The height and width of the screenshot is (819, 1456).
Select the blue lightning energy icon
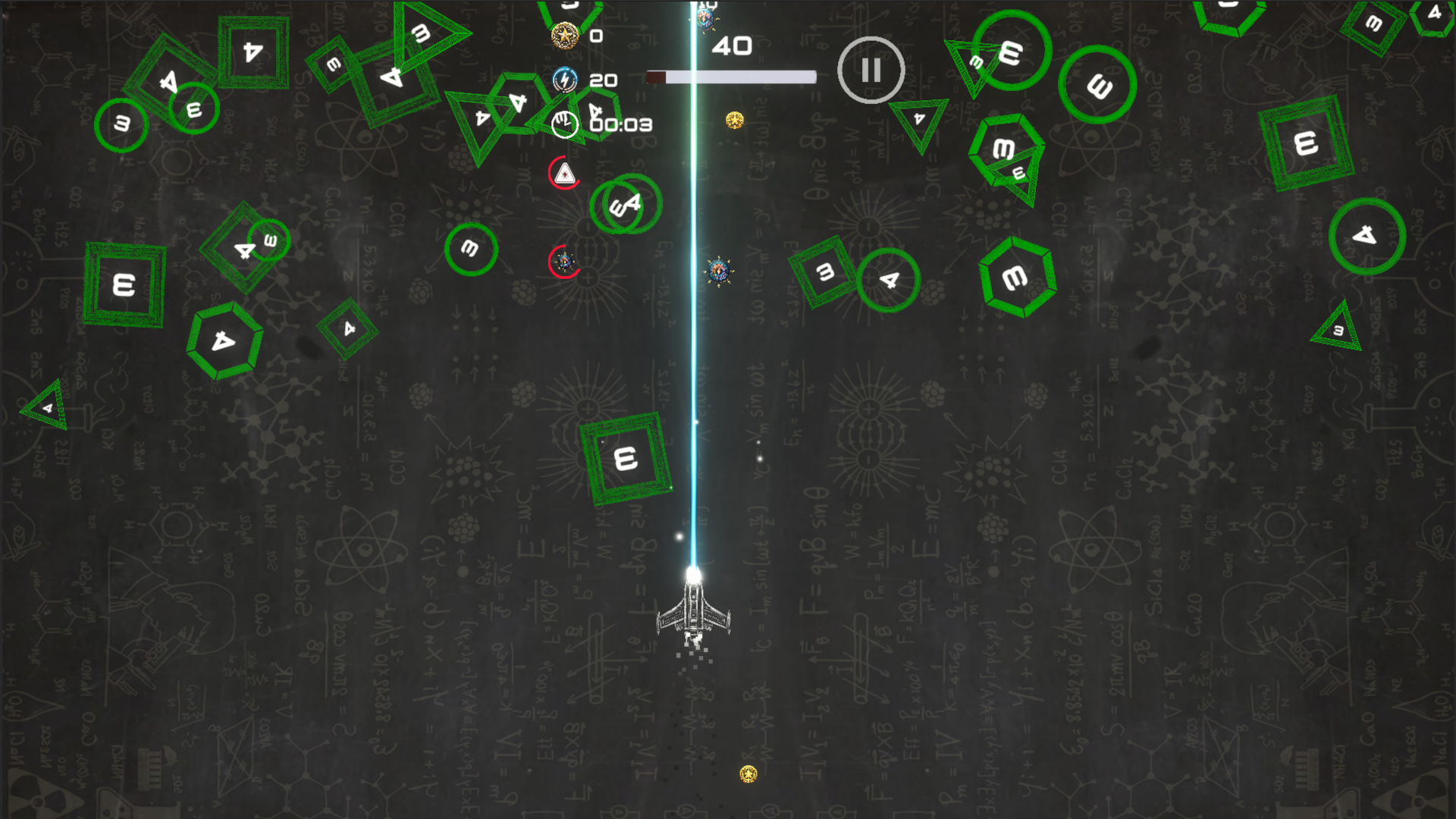tap(563, 80)
